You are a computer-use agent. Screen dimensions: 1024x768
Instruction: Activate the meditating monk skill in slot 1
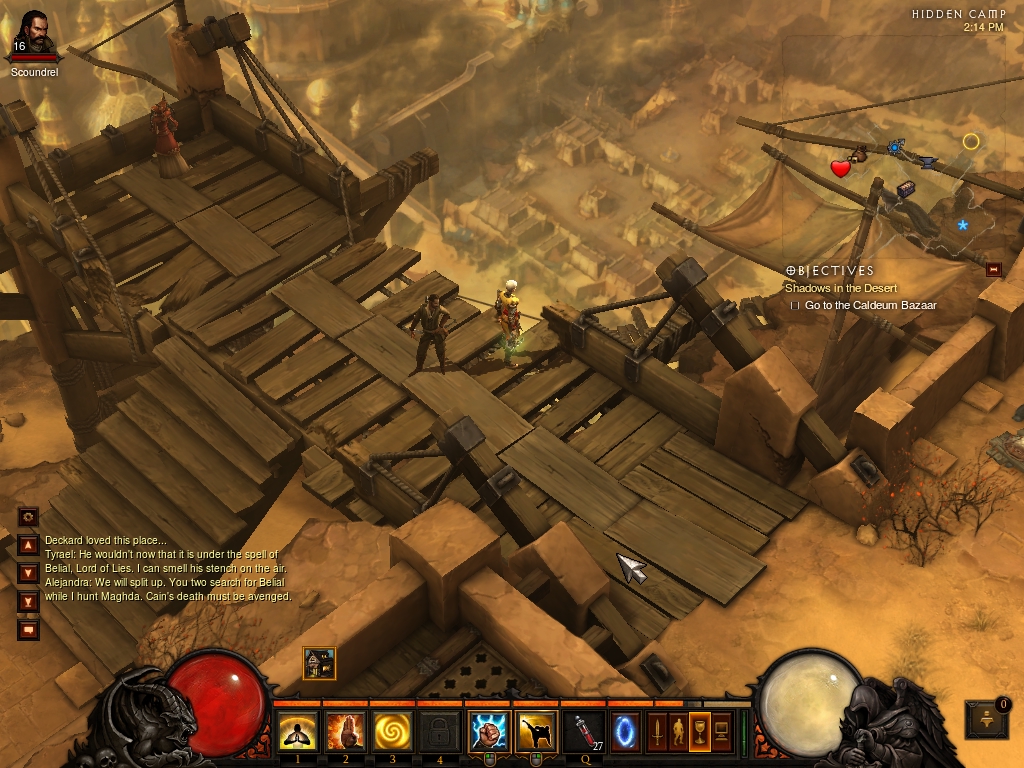pyautogui.click(x=297, y=732)
